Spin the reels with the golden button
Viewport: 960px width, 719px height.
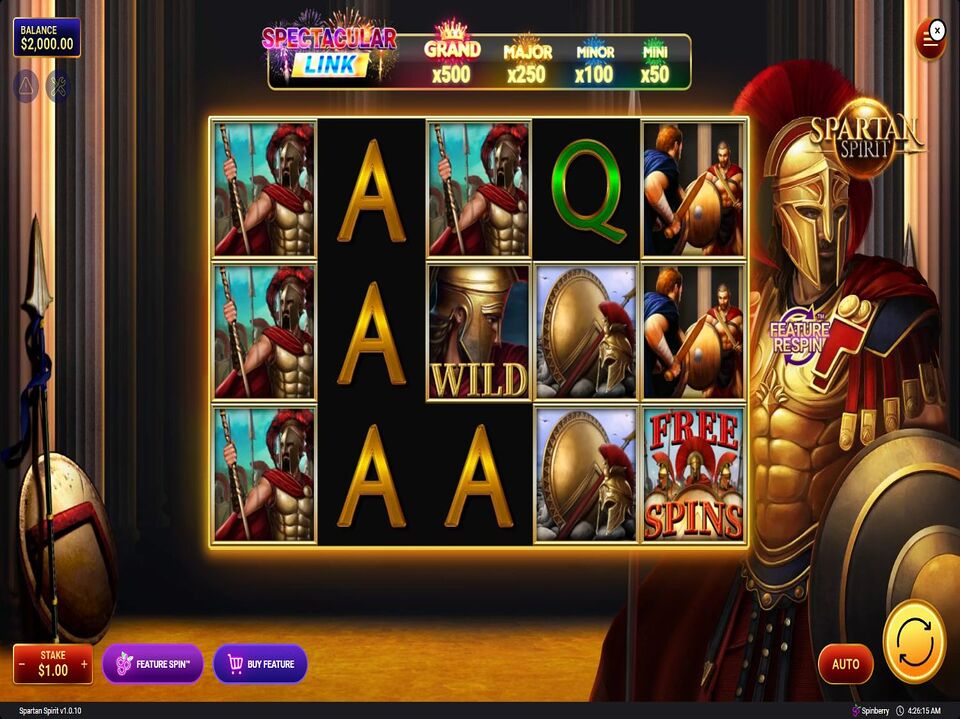(x=914, y=641)
